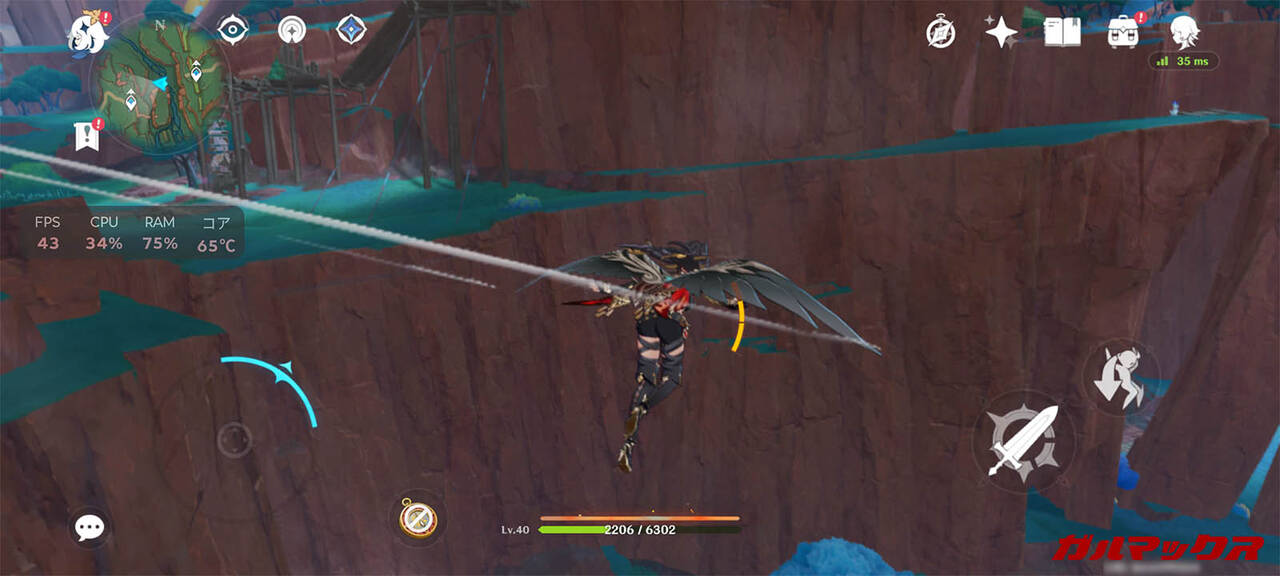The height and width of the screenshot is (576, 1280).
Task: Open the blue diamond star icon
Action: (x=351, y=30)
